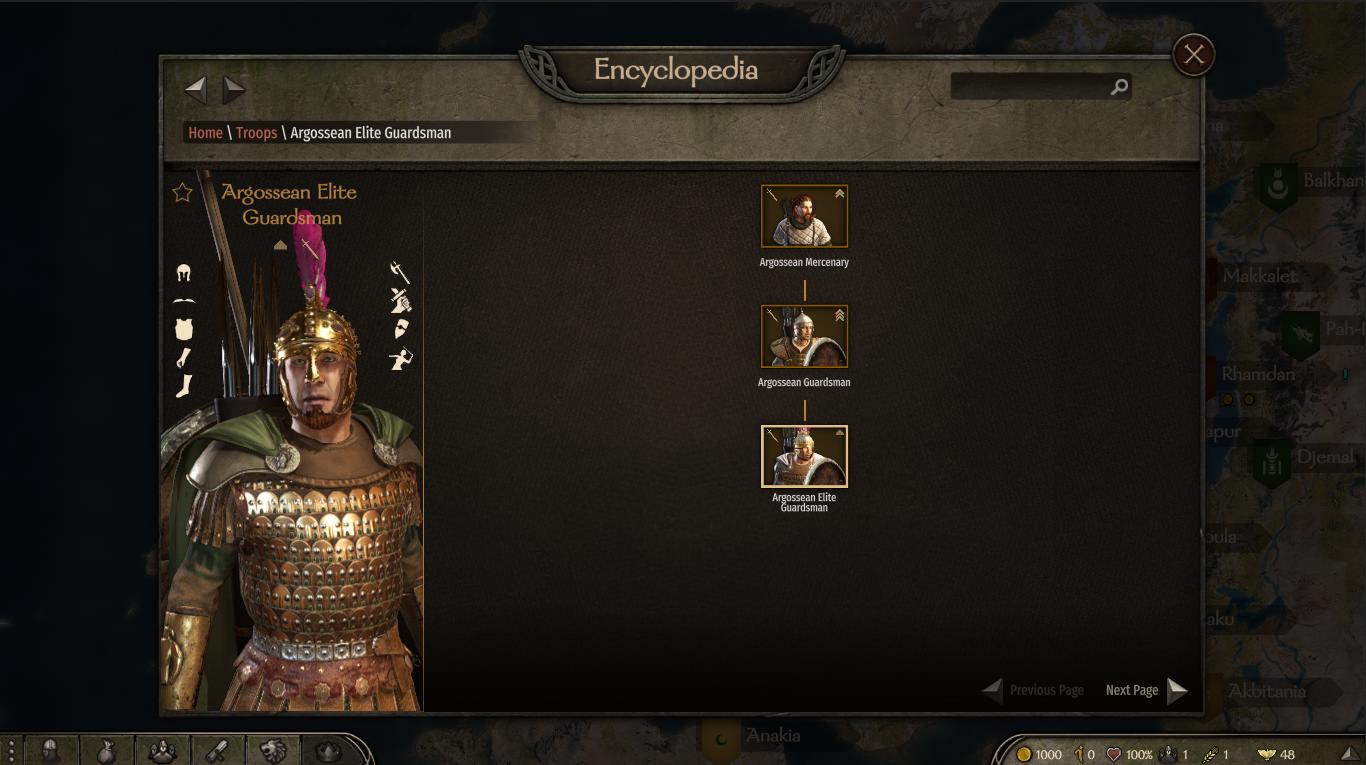The width and height of the screenshot is (1366, 765).
Task: Open the character screen helmet icon
Action: 50,750
